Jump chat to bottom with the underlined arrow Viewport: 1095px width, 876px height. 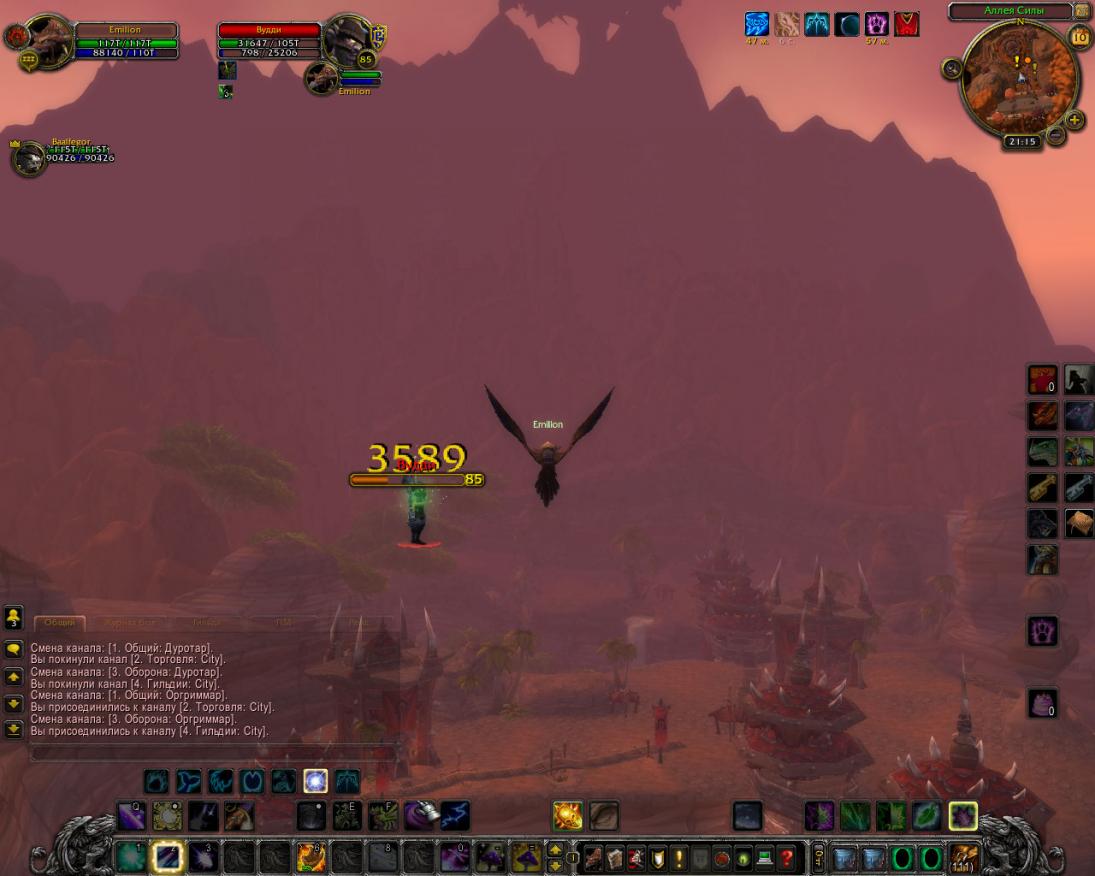tap(14, 729)
